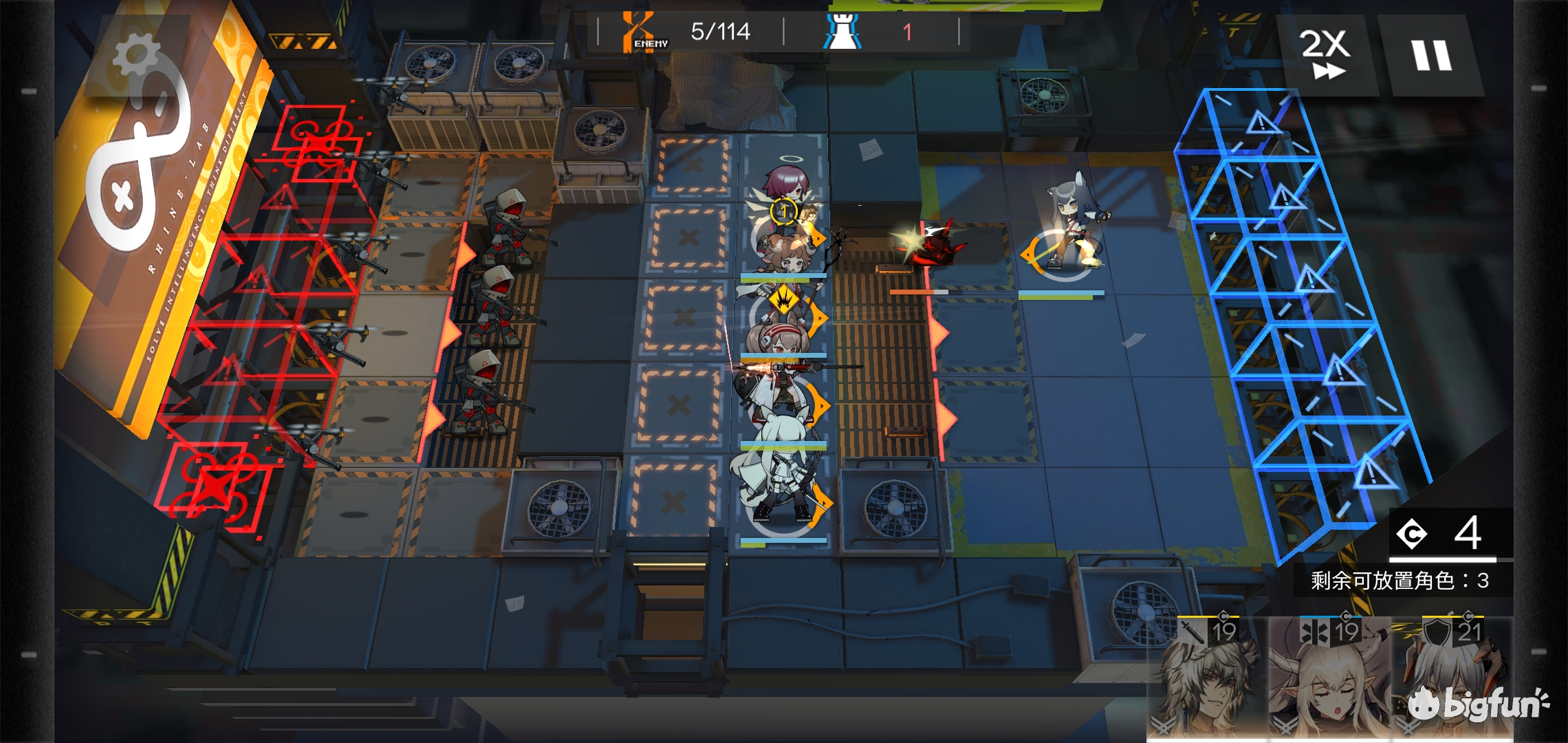Select the SilverAsh guard card costing 19
1568x743 pixels.
[1208, 679]
